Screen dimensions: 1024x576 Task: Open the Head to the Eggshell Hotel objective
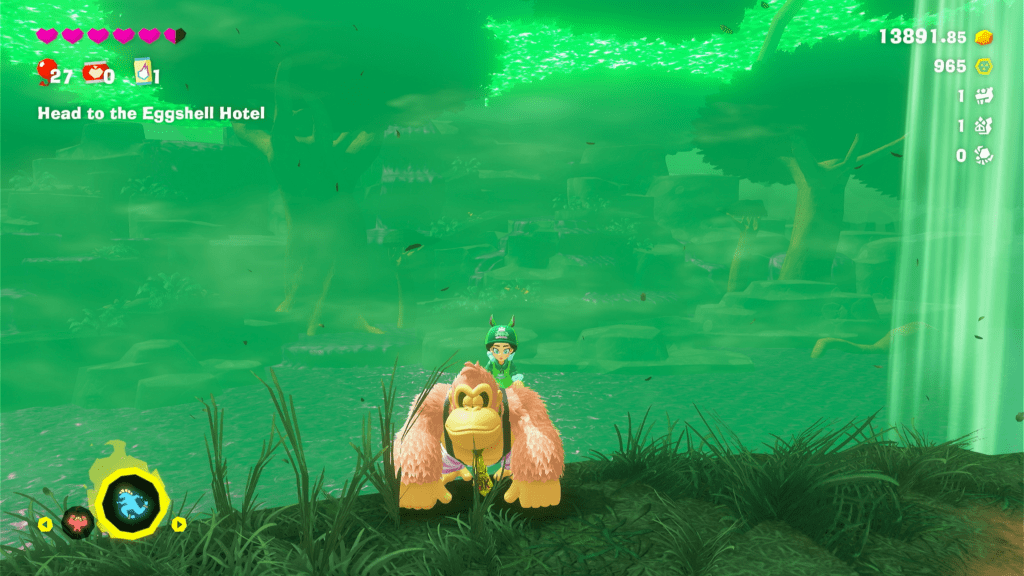(x=151, y=113)
